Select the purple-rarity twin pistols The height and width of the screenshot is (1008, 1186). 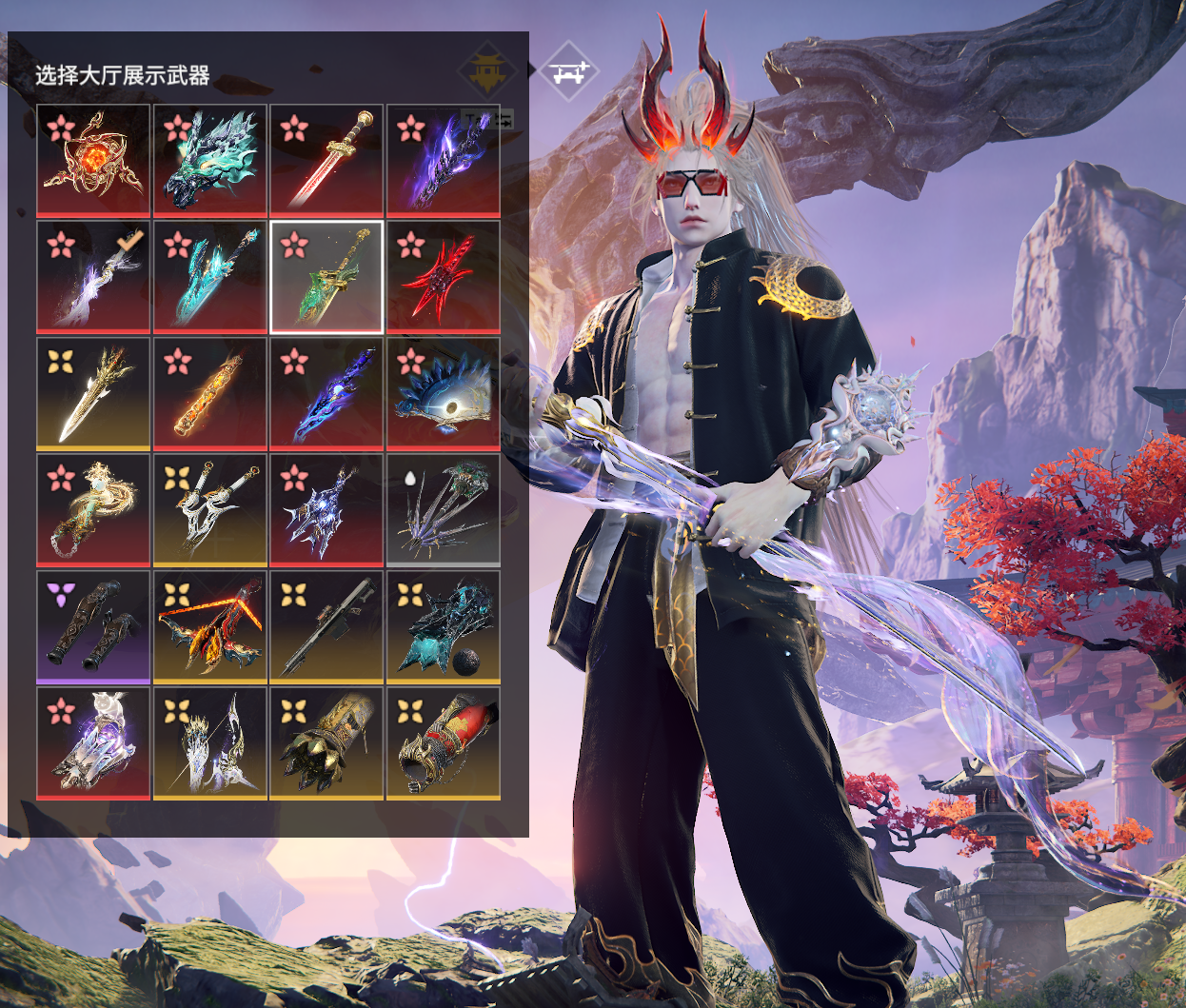93,627
